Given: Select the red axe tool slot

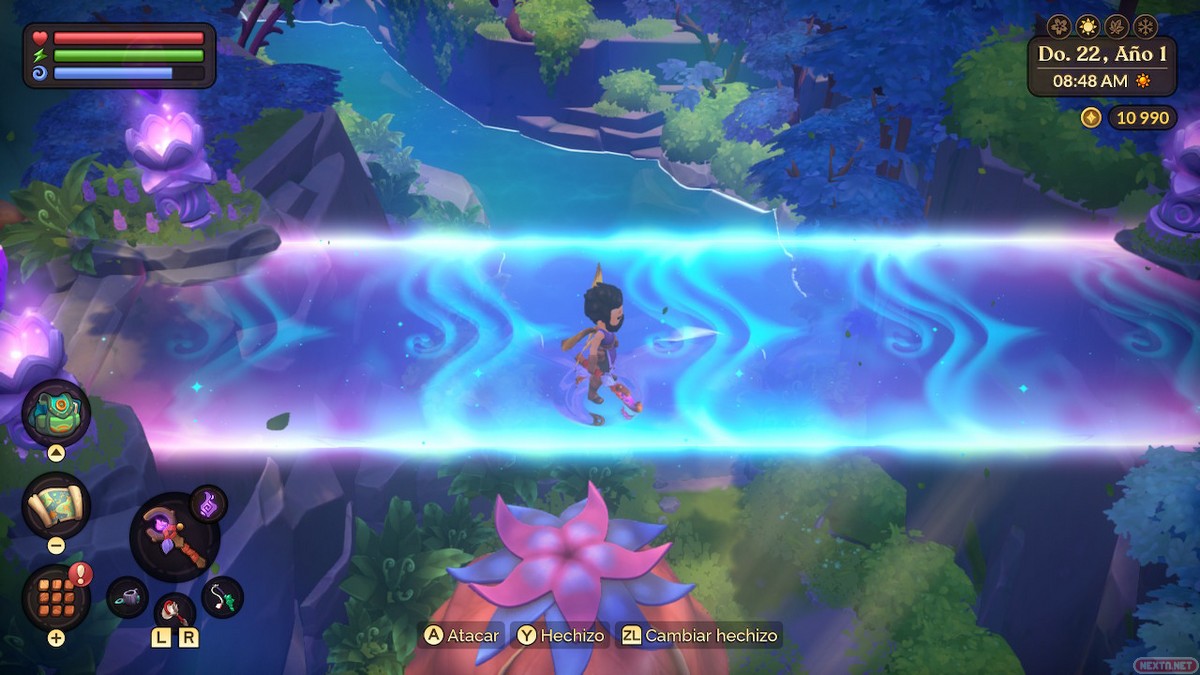Looking at the screenshot, I should pyautogui.click(x=174, y=611).
